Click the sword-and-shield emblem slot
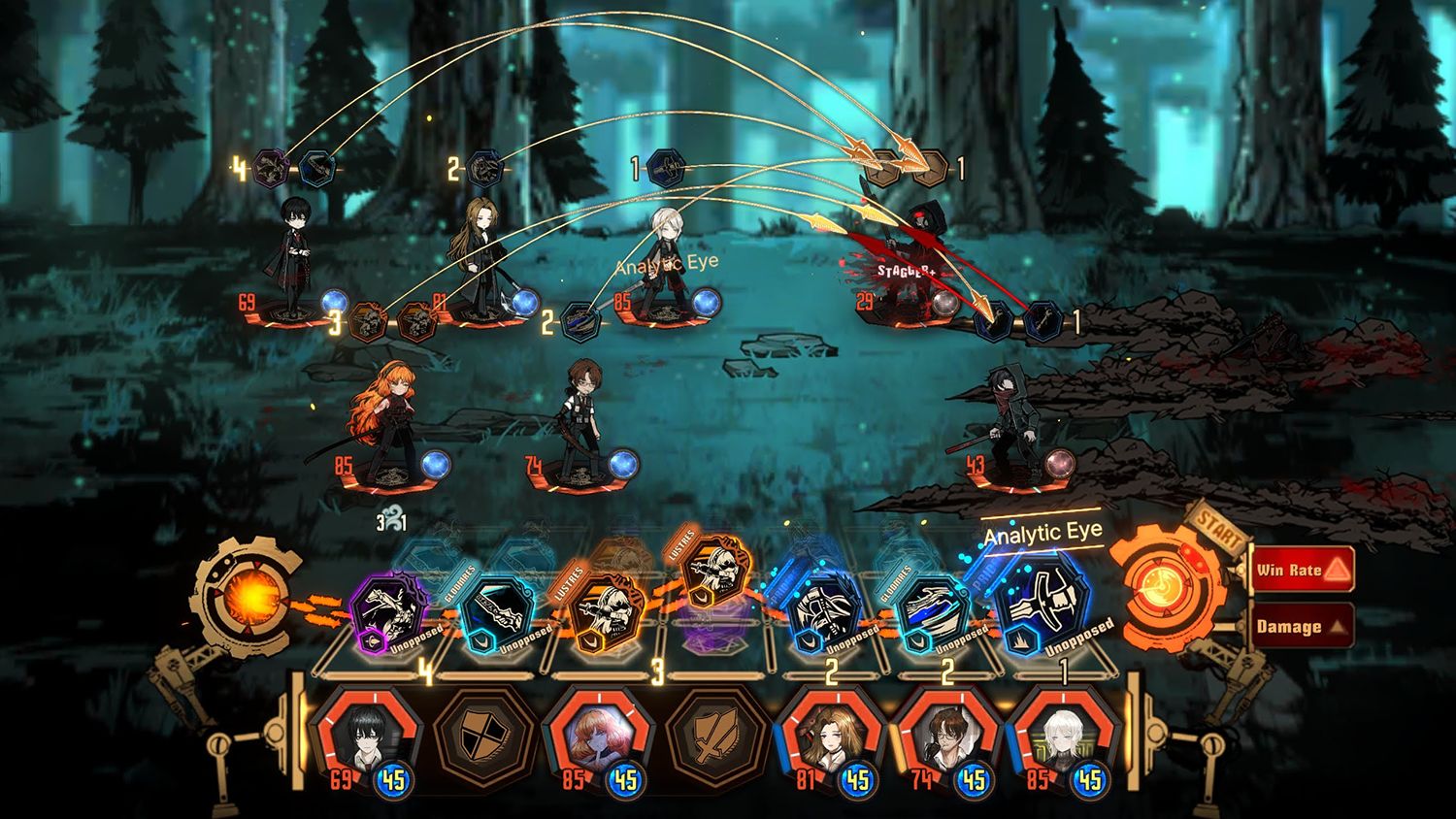Image resolution: width=1456 pixels, height=819 pixels. pos(714,739)
